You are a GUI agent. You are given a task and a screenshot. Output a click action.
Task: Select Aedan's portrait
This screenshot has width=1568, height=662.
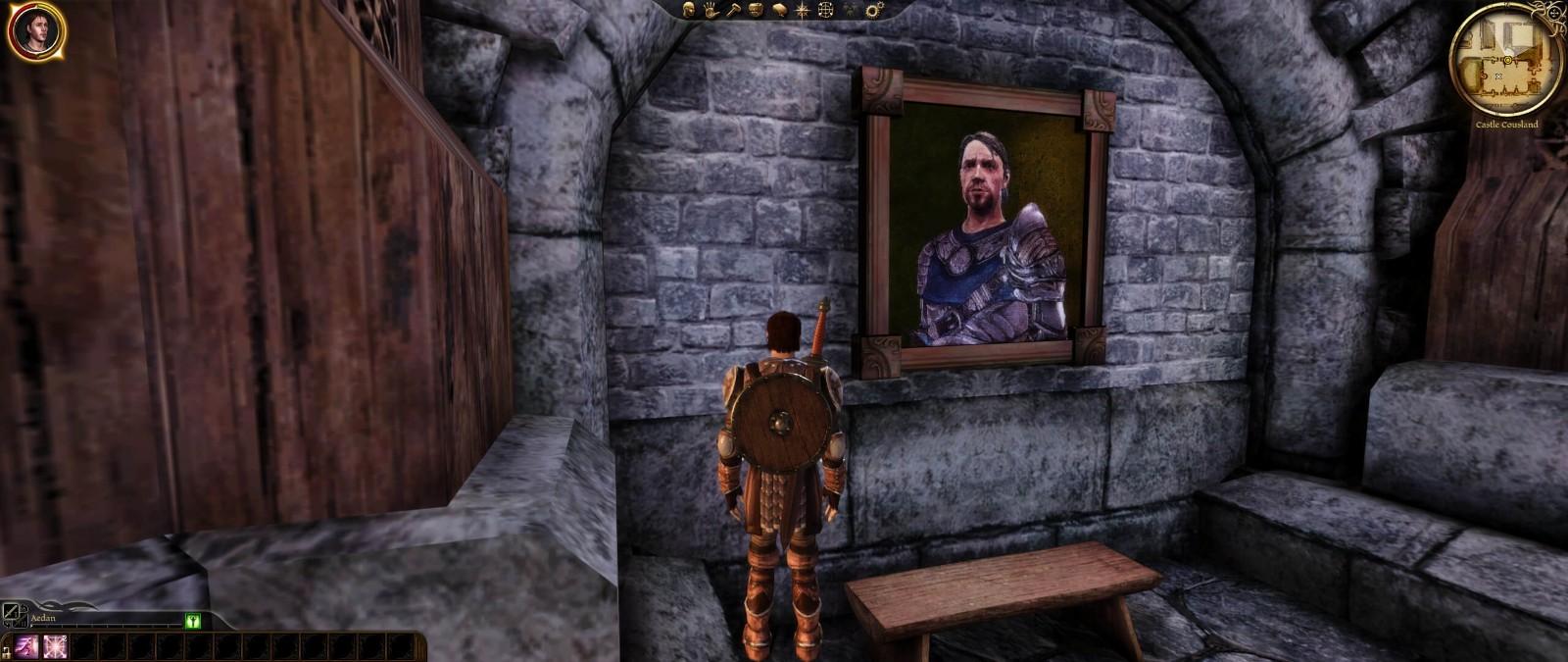[36, 31]
